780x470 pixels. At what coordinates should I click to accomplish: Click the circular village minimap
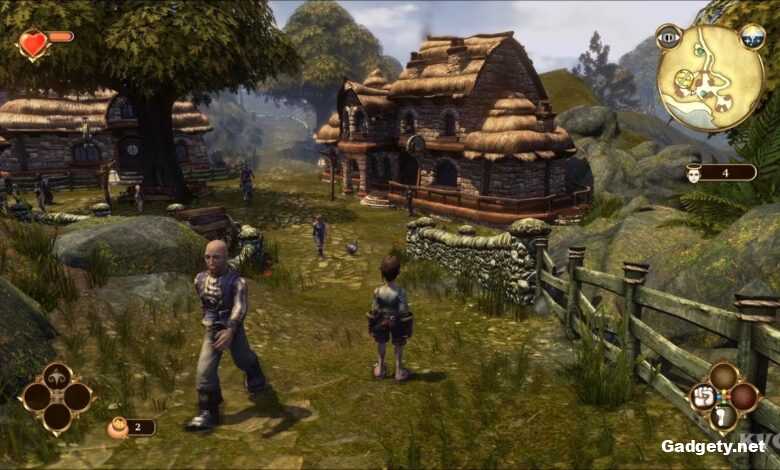click(710, 78)
